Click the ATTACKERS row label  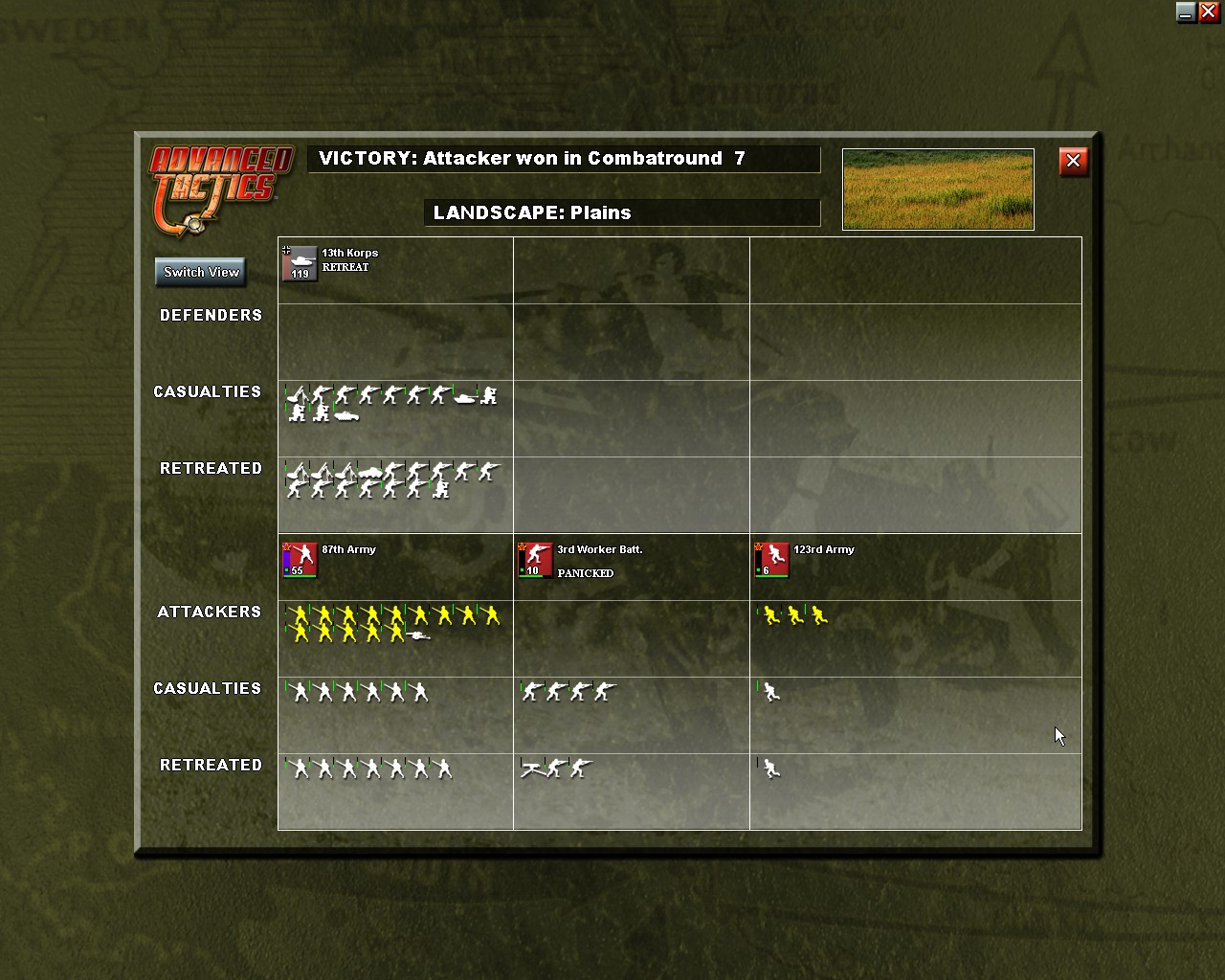(209, 612)
